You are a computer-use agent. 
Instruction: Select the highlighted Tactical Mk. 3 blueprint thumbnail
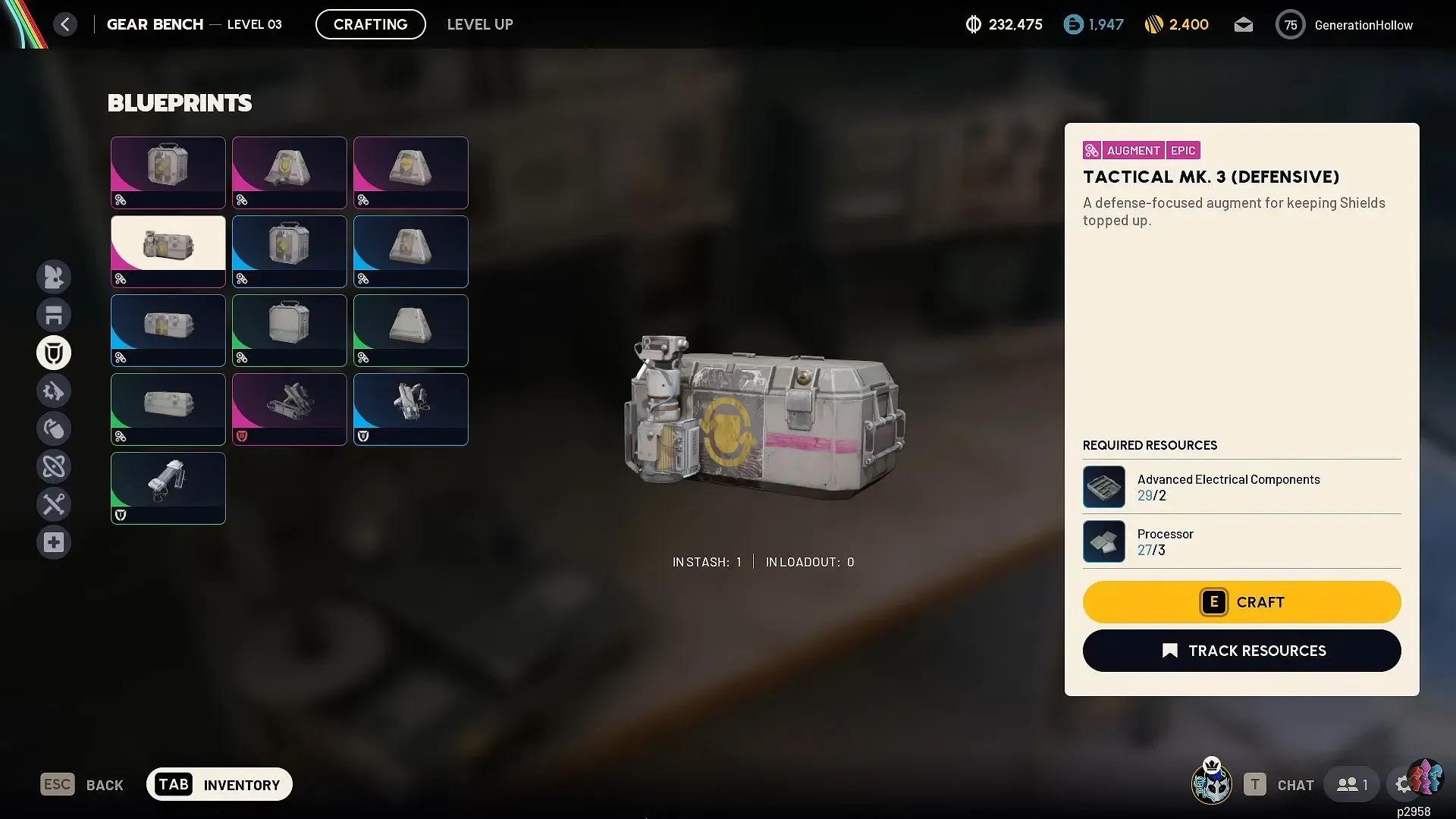168,250
